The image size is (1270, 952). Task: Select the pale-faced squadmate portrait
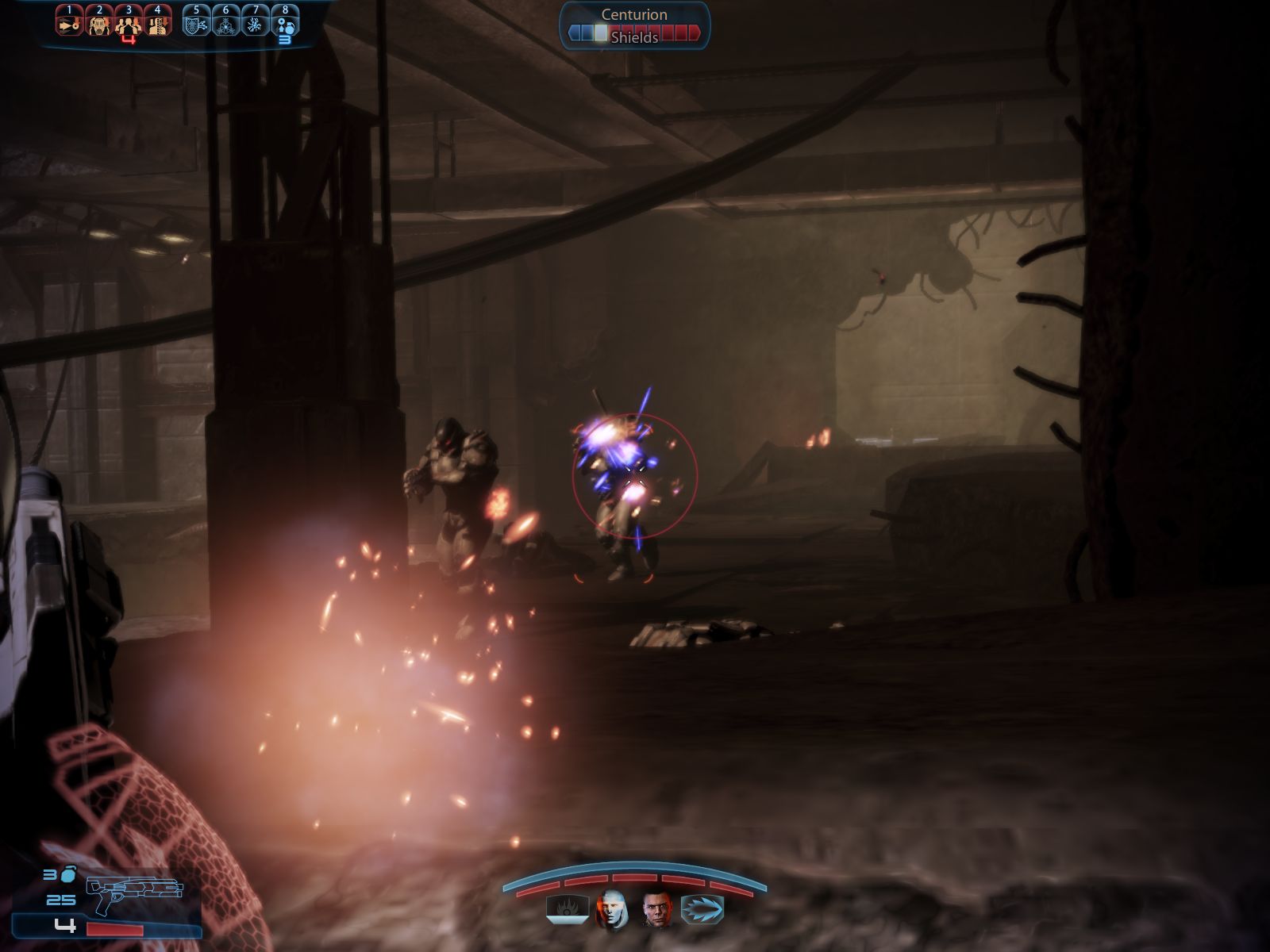(611, 909)
